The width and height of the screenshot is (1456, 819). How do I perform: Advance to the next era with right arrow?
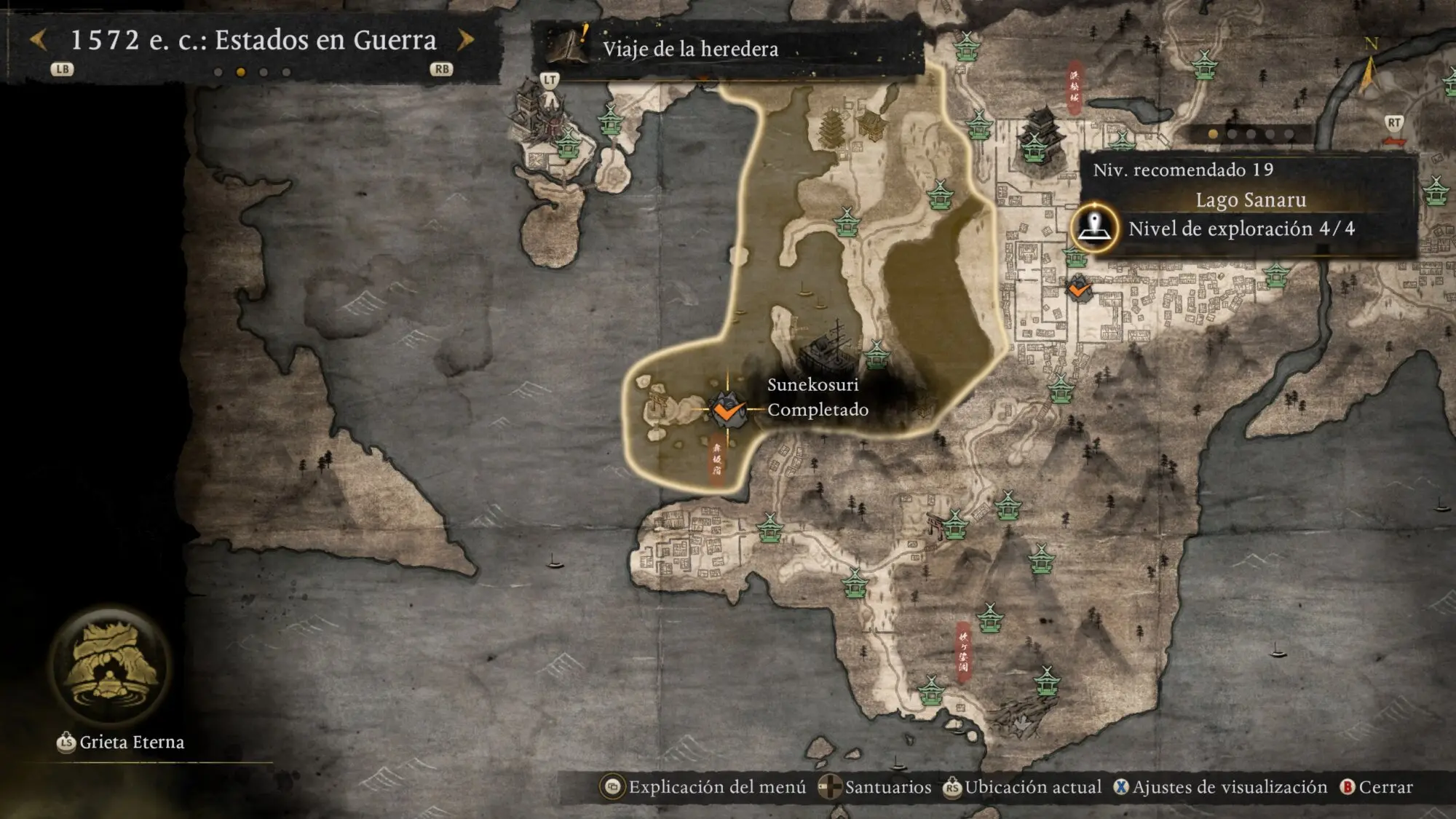point(465,39)
